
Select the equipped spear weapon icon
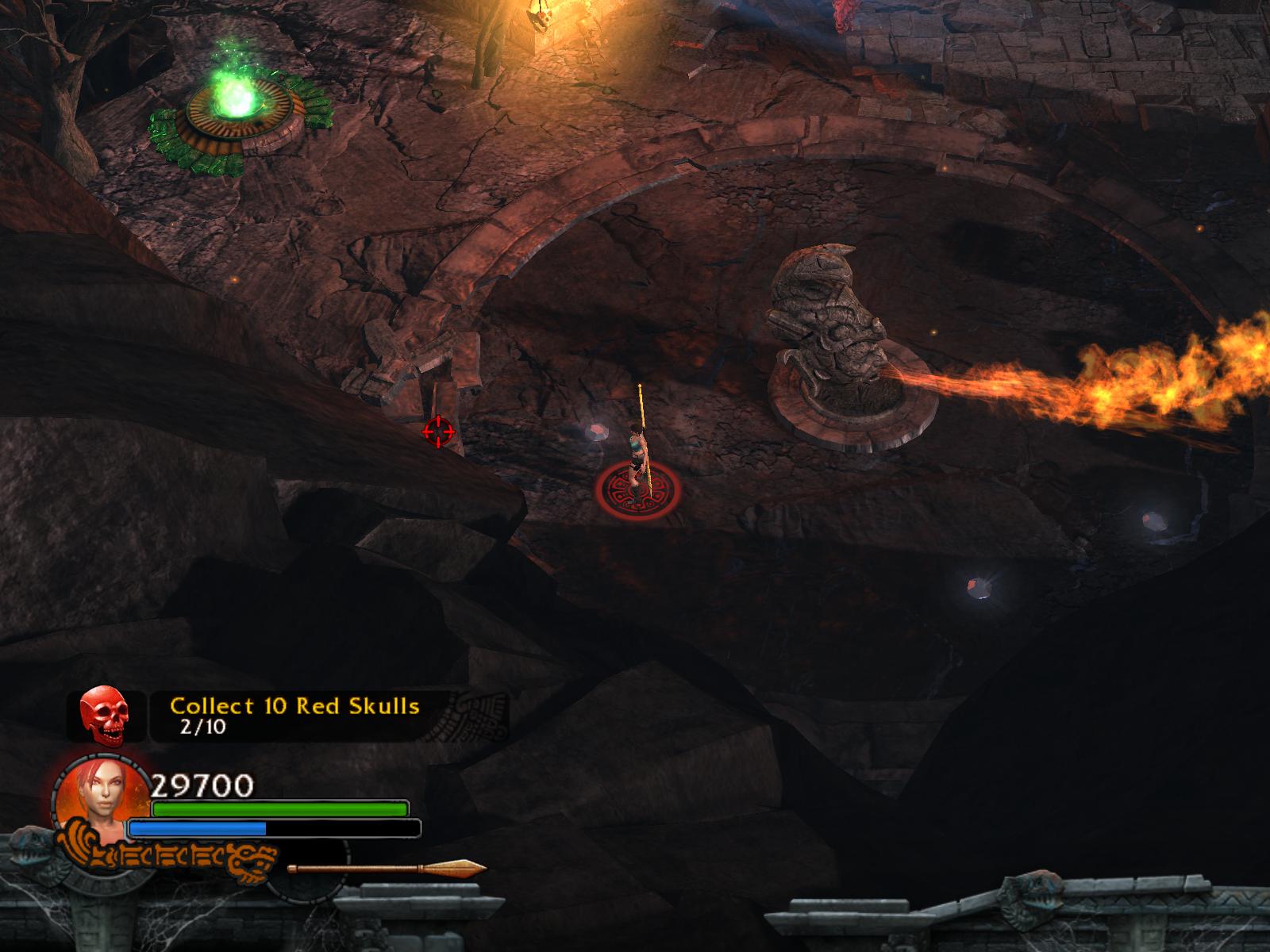pyautogui.click(x=387, y=869)
